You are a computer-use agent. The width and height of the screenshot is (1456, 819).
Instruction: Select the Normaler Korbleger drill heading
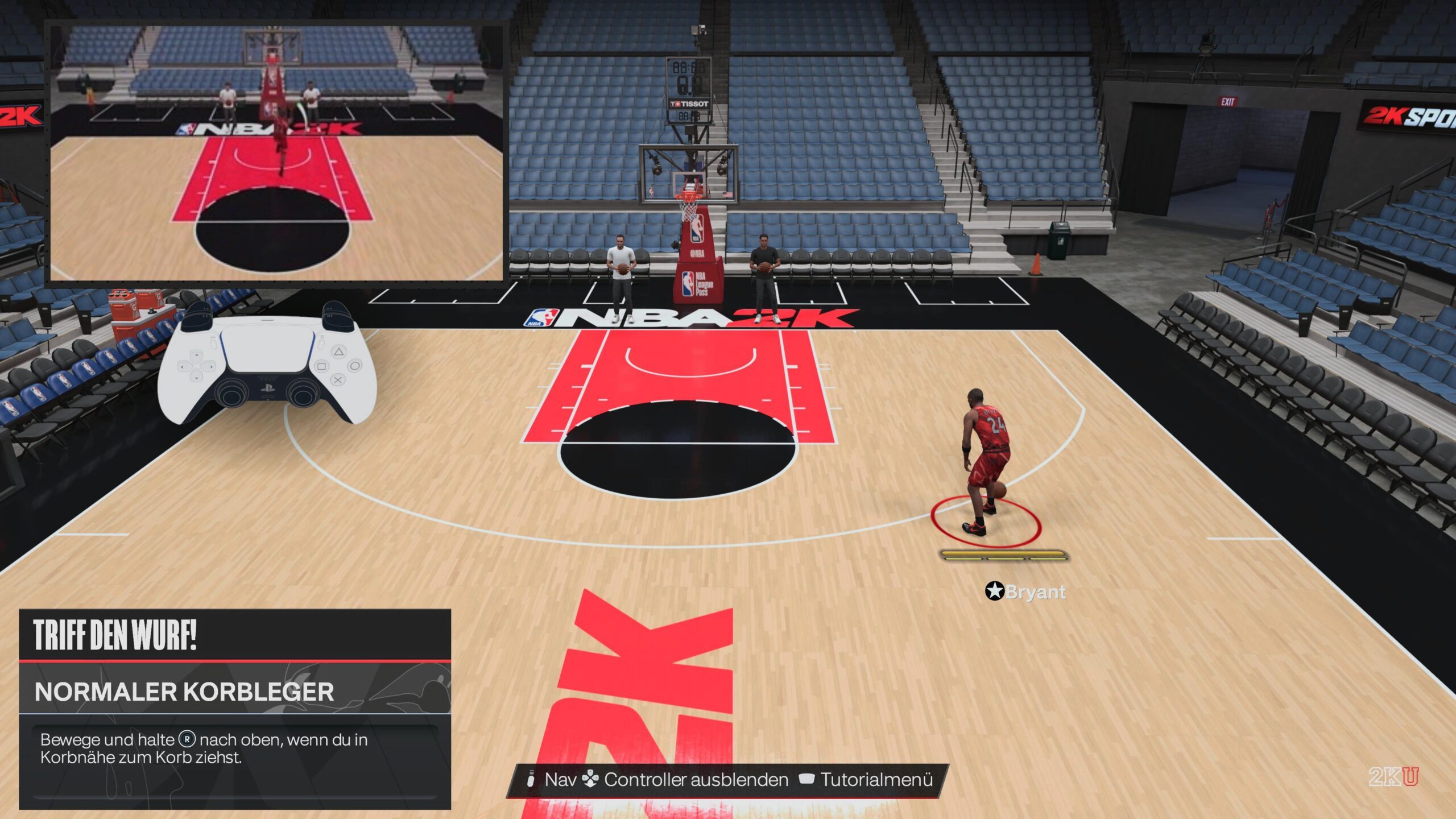point(184,692)
